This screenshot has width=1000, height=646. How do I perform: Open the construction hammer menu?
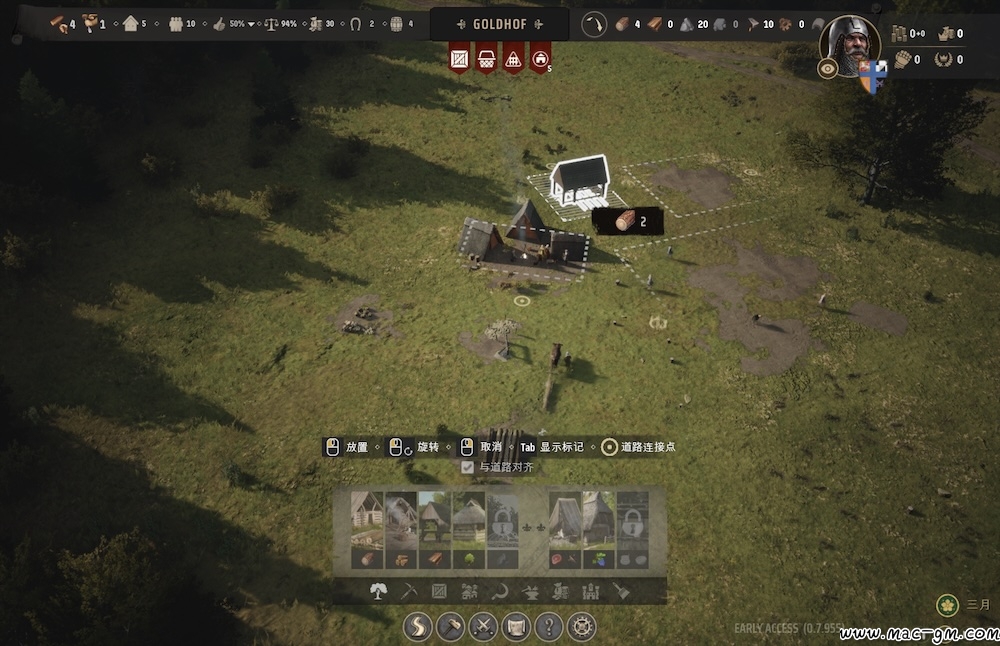(451, 627)
